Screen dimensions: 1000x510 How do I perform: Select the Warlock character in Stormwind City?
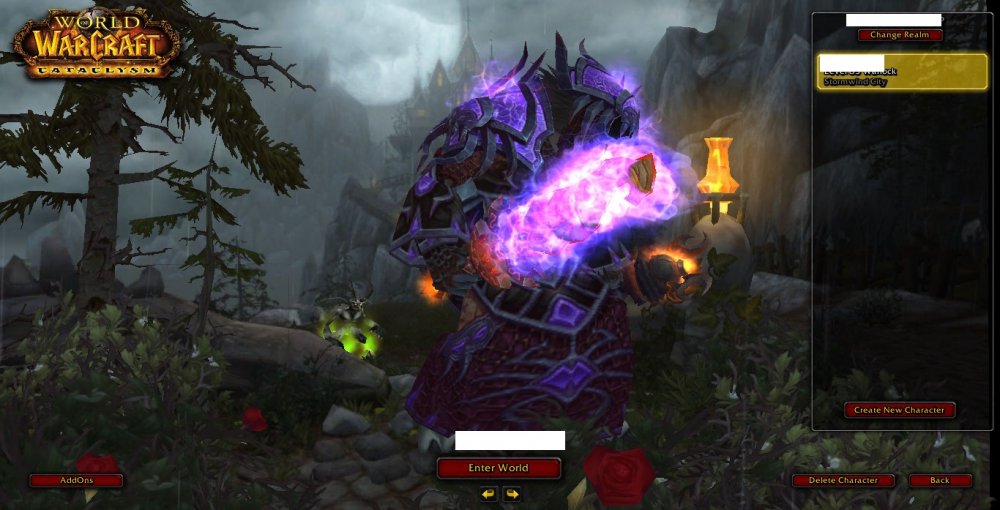902,72
